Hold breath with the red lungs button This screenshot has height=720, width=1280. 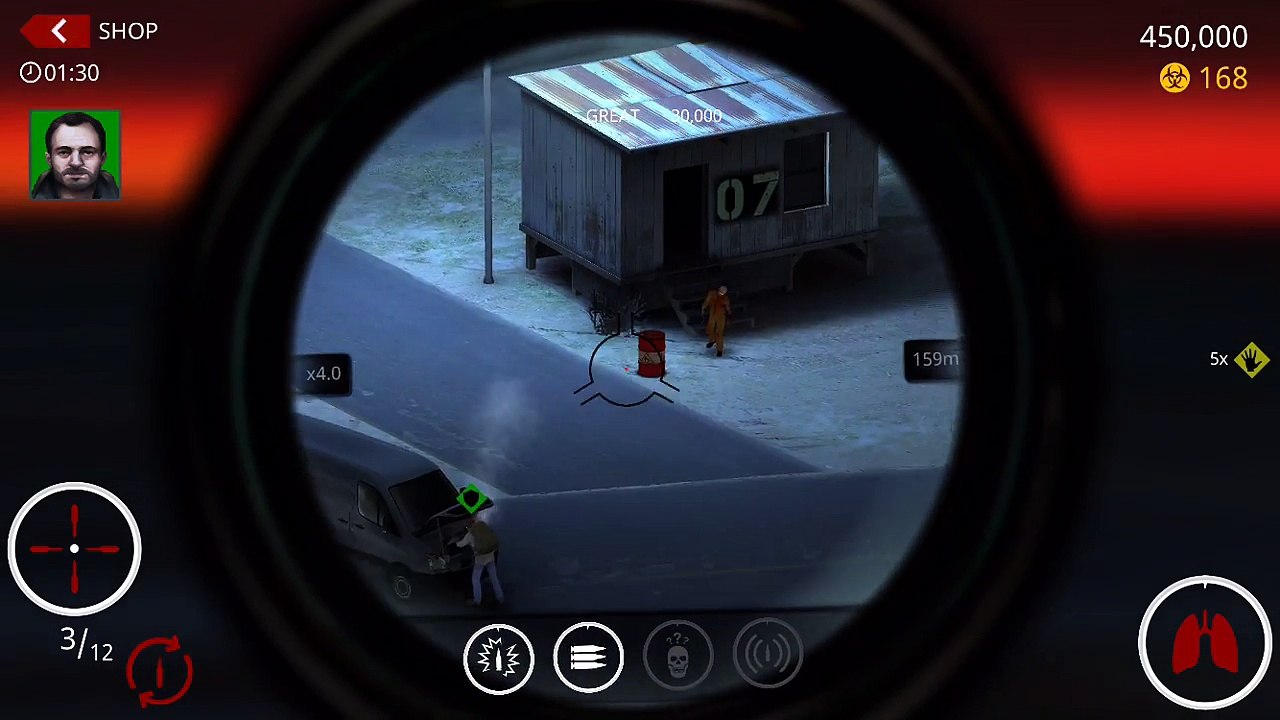coord(1204,642)
